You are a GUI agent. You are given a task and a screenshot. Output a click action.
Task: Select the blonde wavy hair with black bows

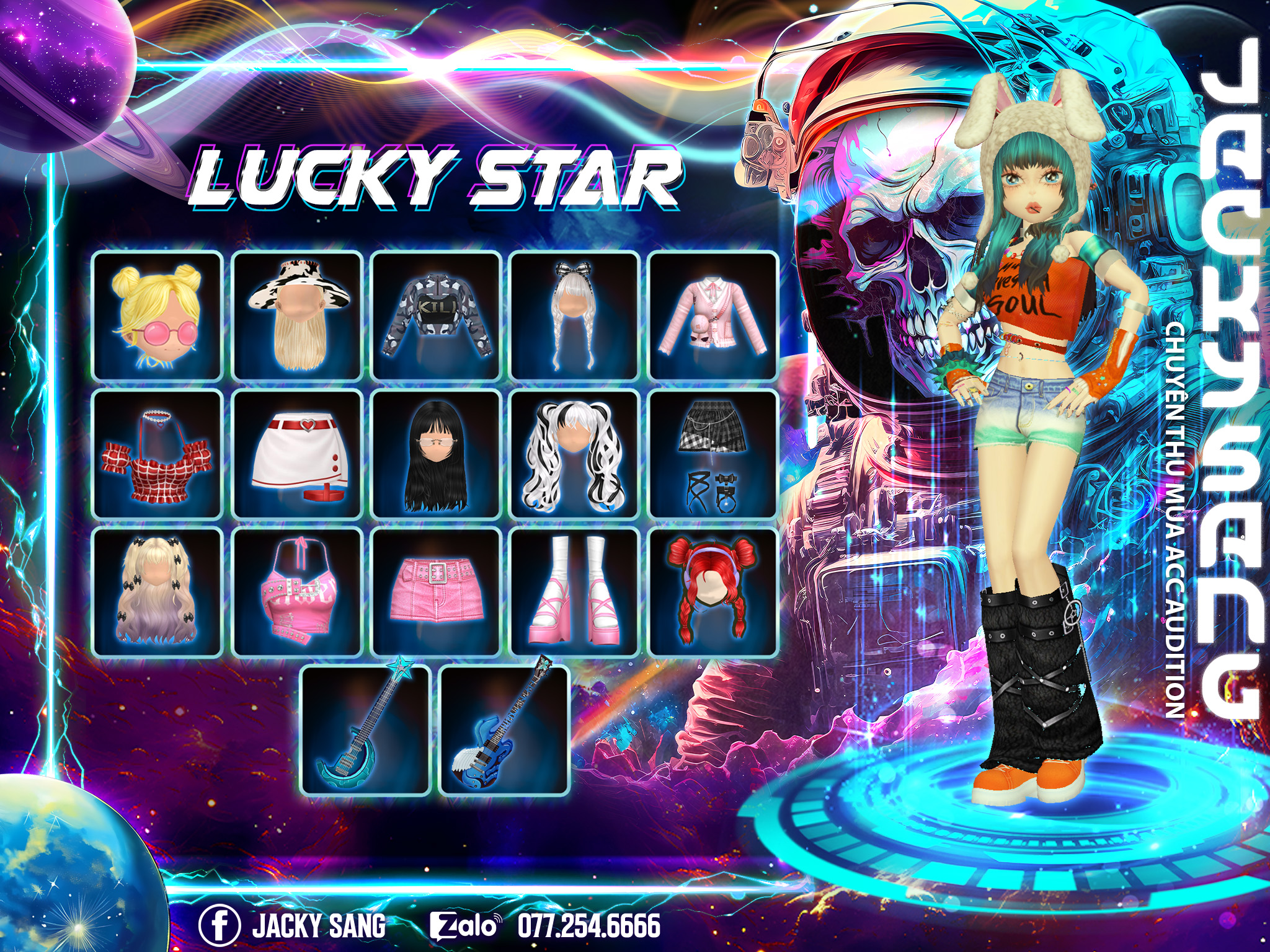click(158, 593)
